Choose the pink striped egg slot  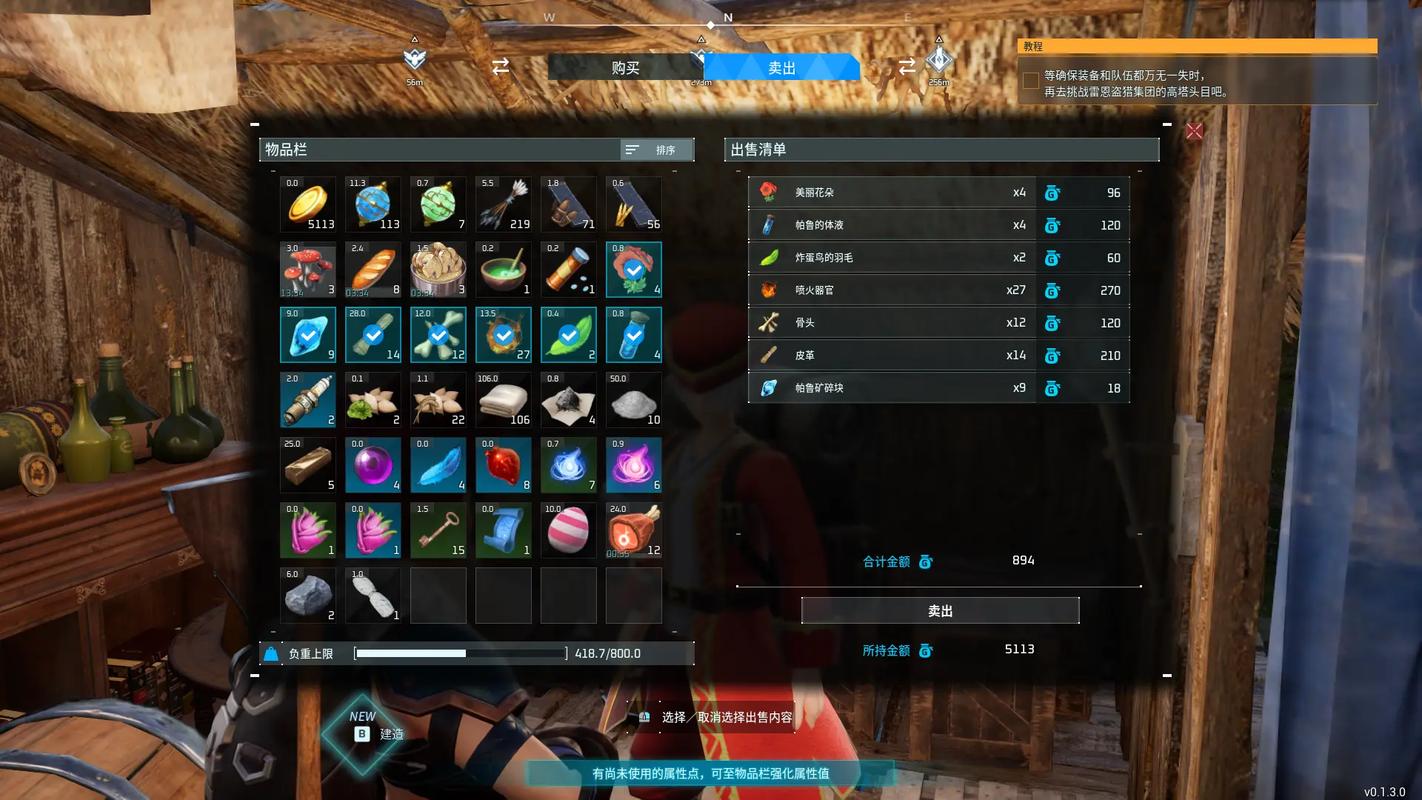tap(568, 530)
